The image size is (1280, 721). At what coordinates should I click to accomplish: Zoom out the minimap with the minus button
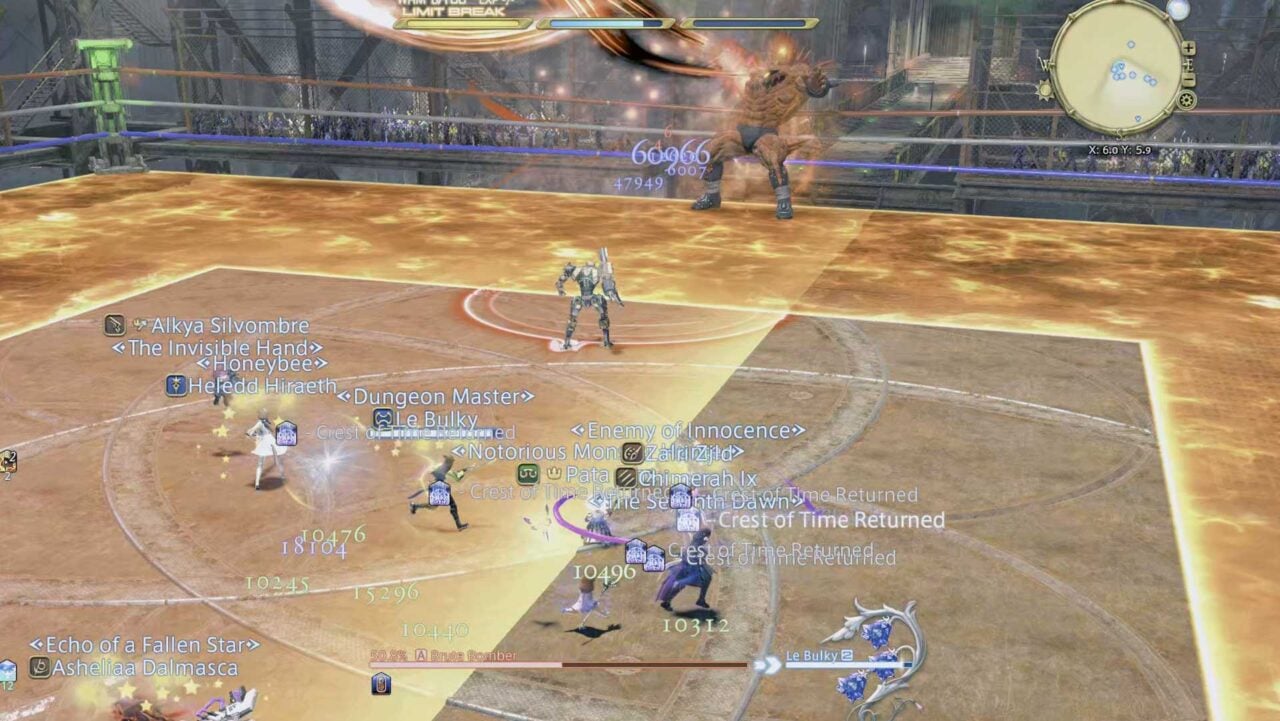click(1189, 78)
